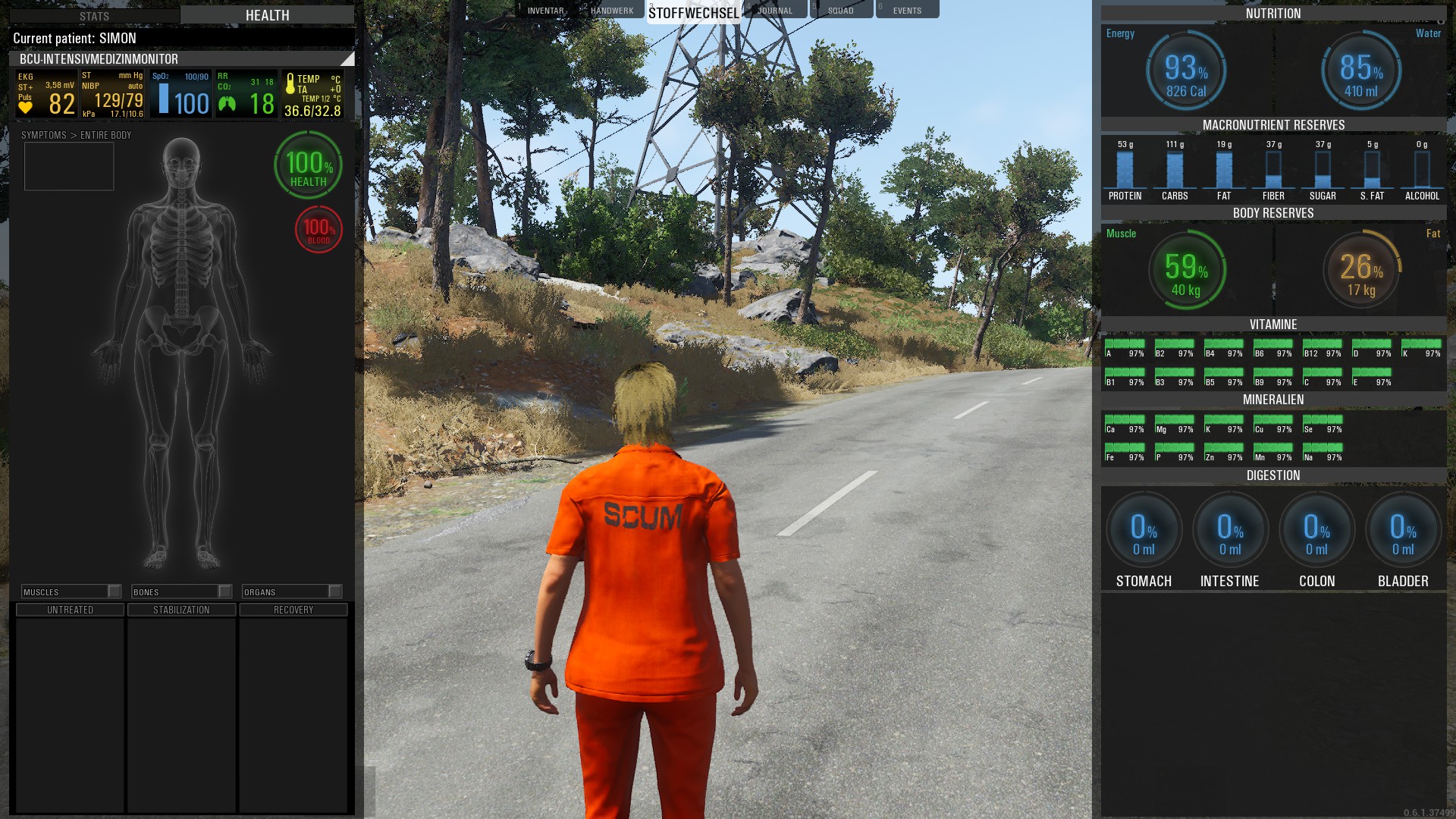Toggle the Bones body layer checkbox
The image size is (1456, 819).
(x=225, y=591)
